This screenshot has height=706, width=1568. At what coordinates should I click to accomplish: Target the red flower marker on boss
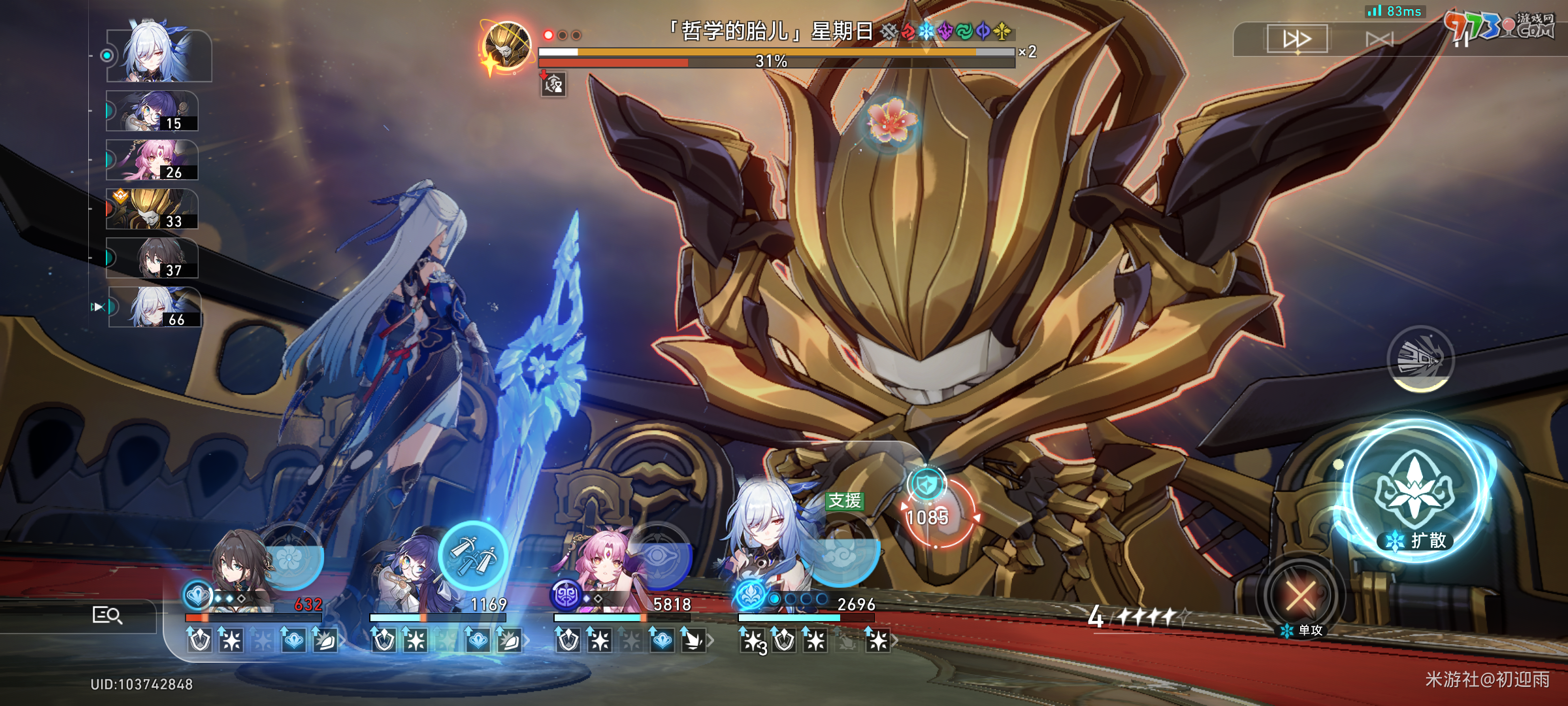pos(892,122)
